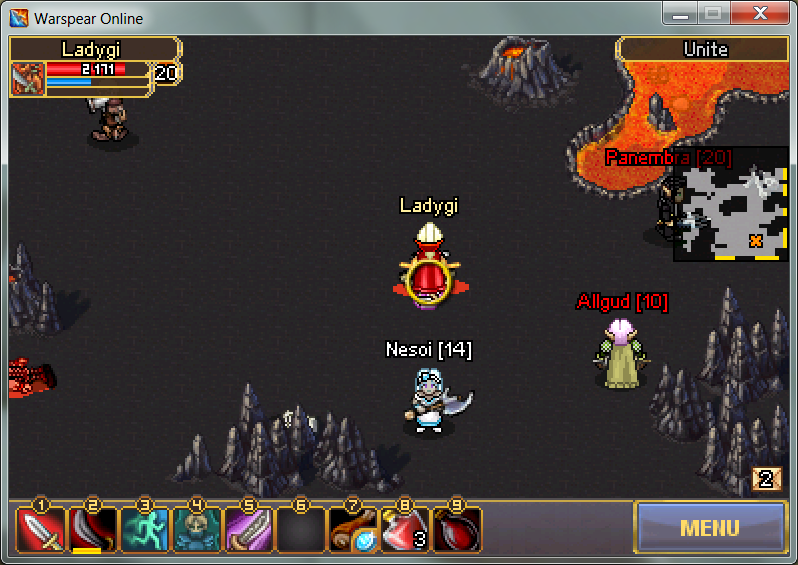Use the scroll item in slot 7

tap(353, 530)
